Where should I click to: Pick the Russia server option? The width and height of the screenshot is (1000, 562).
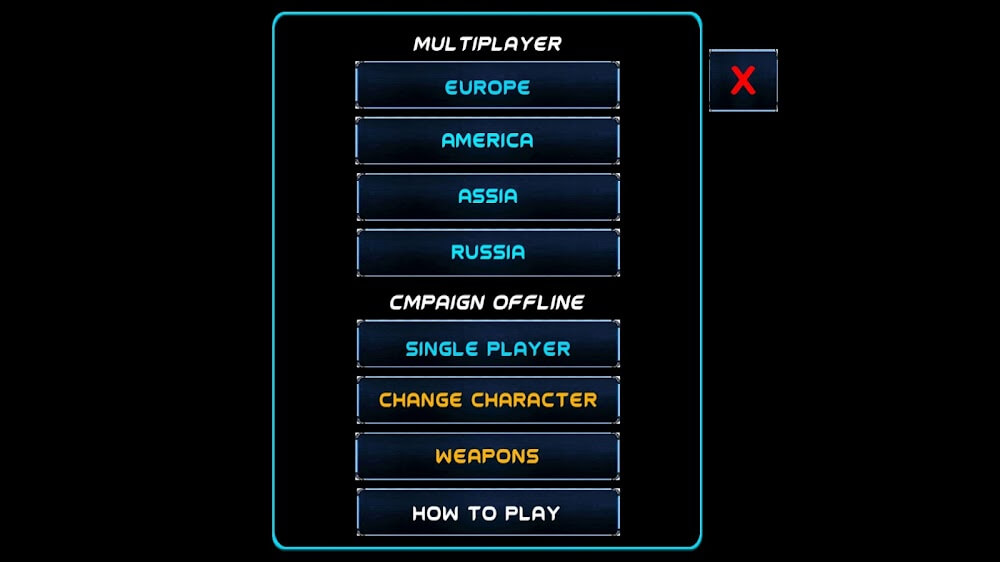tap(487, 253)
